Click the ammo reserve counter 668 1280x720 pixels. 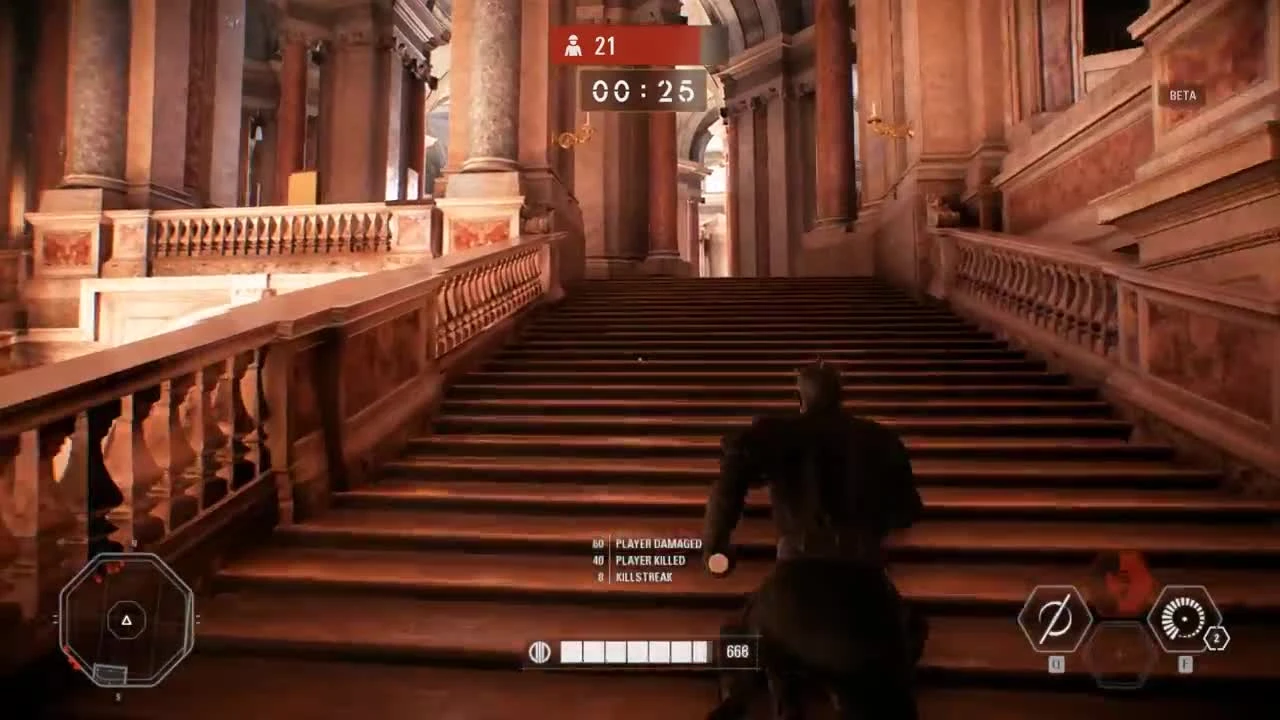coord(737,652)
